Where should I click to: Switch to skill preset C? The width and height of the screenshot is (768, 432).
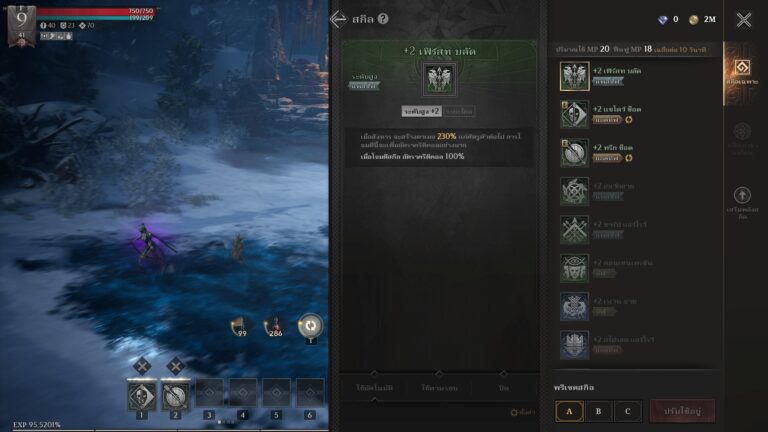627,410
